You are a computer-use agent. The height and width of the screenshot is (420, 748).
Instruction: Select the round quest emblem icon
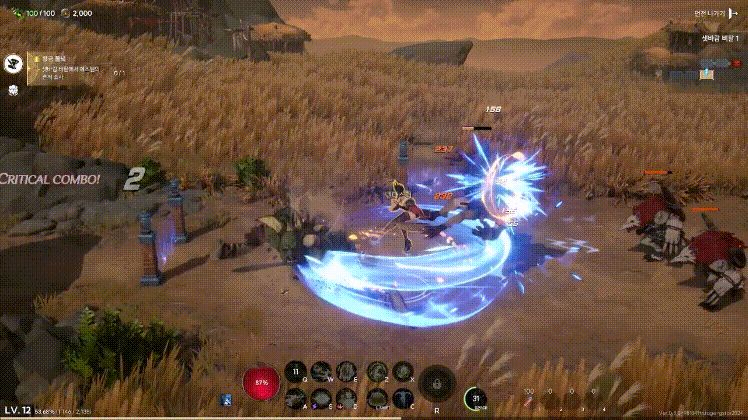coord(15,63)
